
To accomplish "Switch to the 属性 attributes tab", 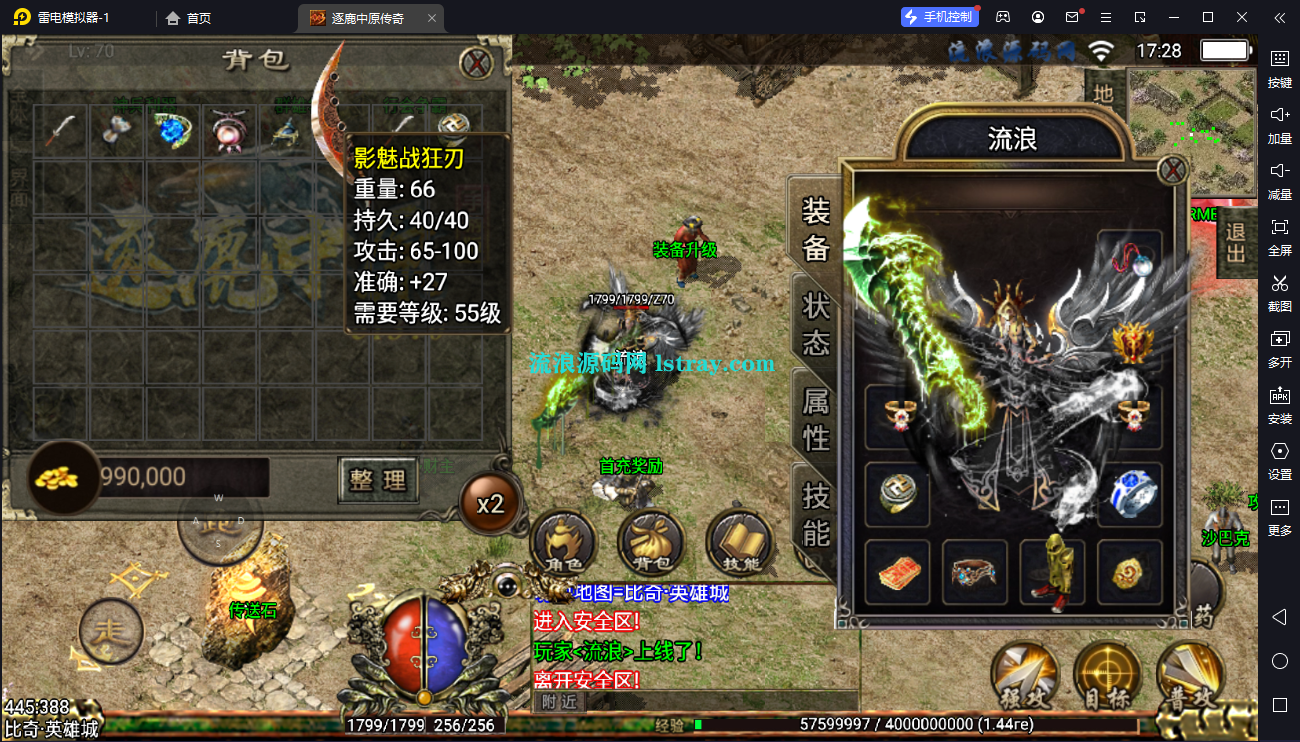I will 816,418.
